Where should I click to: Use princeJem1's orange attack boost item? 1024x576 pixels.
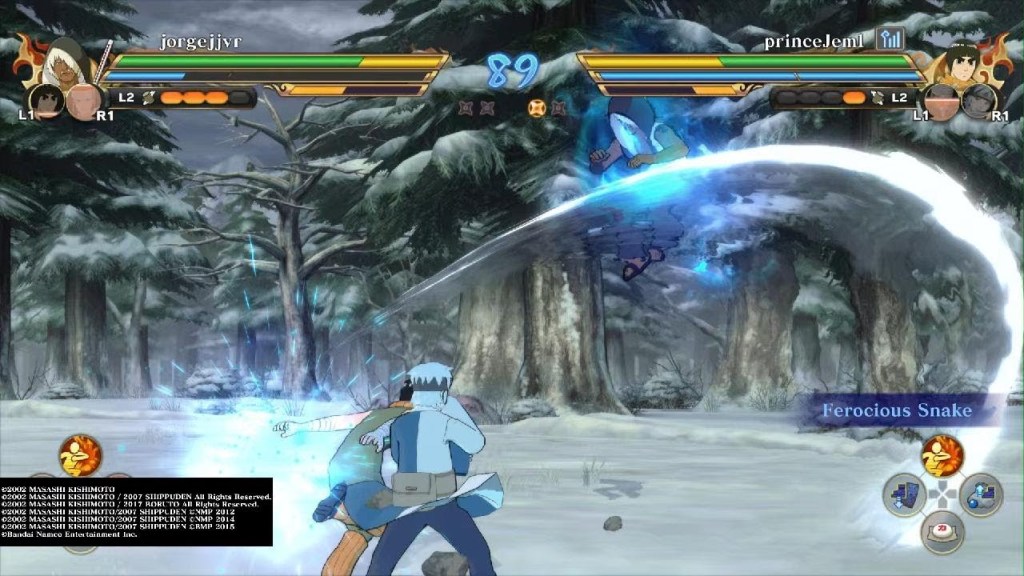point(942,456)
